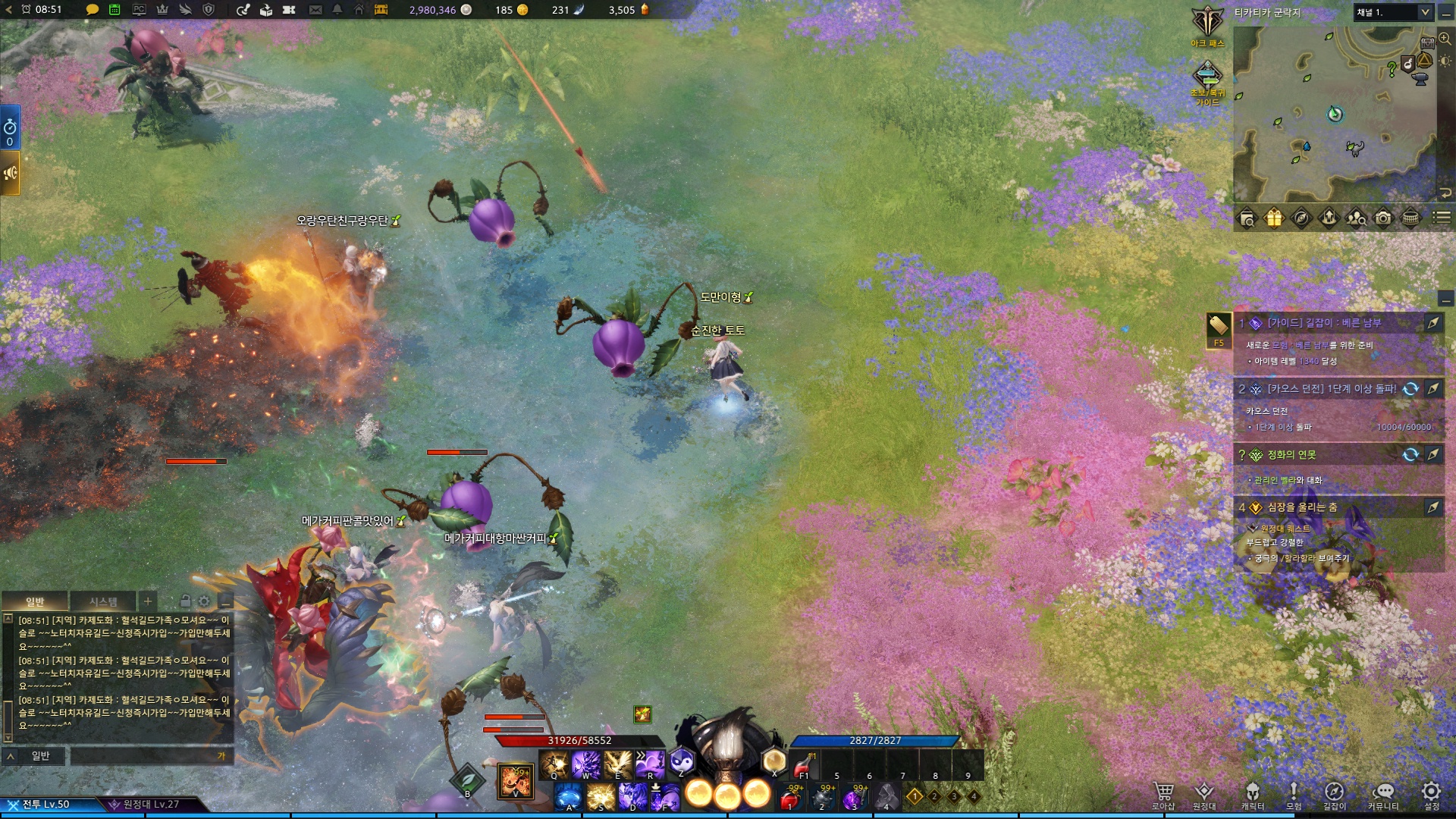This screenshot has width=1456, height=819.
Task: Click the yellow gift box icon below the minimap
Action: (x=1274, y=218)
